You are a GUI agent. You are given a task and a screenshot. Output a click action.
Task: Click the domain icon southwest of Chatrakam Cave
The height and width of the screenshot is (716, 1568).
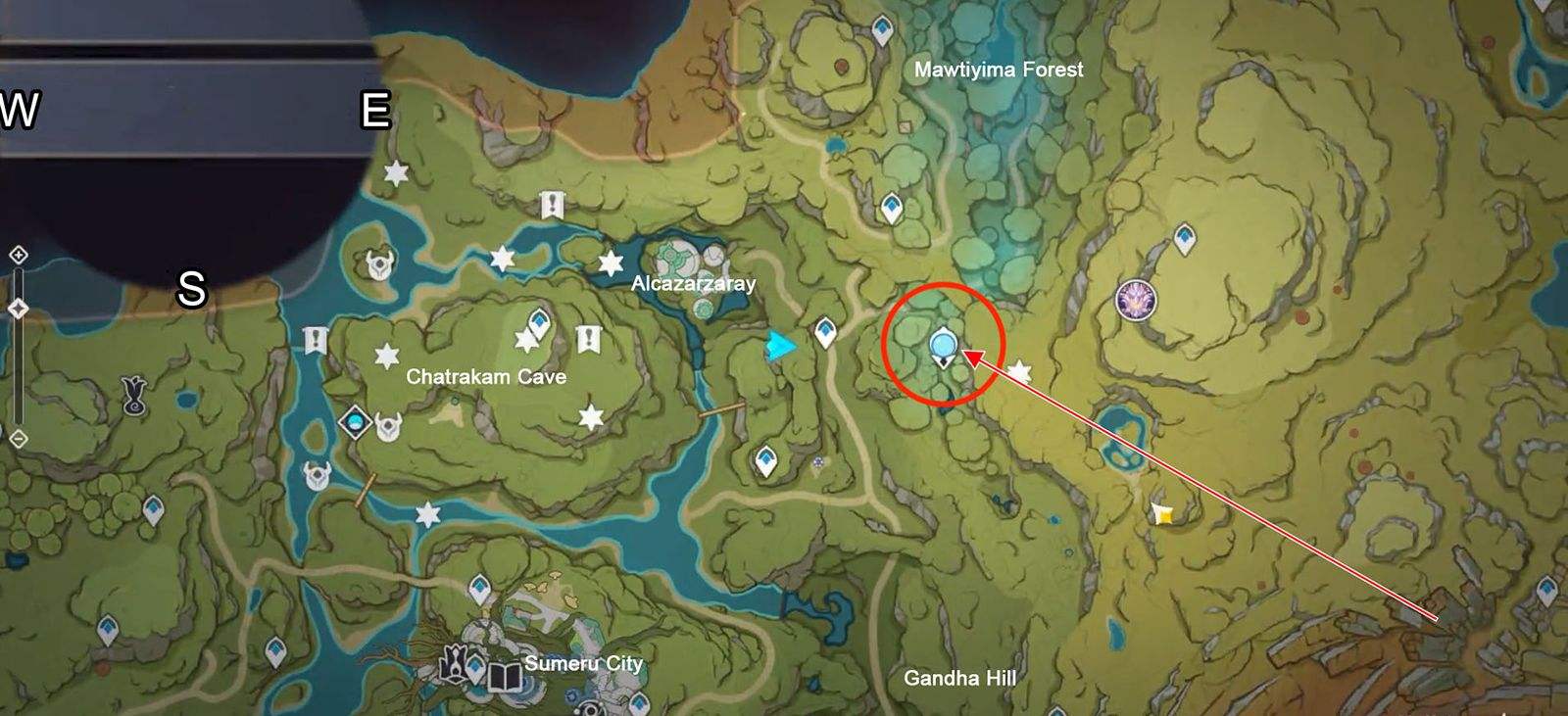click(x=354, y=423)
